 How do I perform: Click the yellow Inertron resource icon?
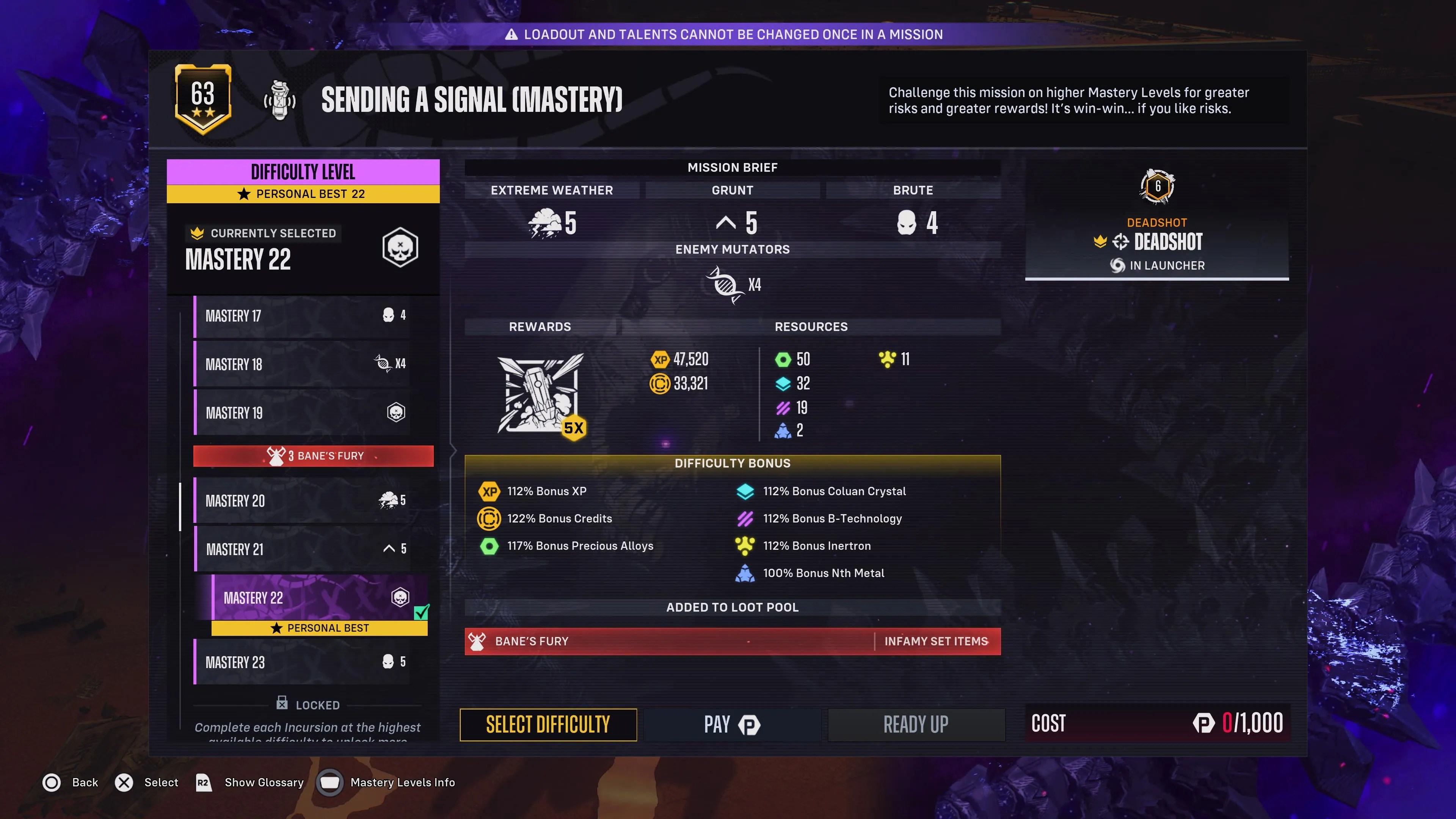(887, 359)
